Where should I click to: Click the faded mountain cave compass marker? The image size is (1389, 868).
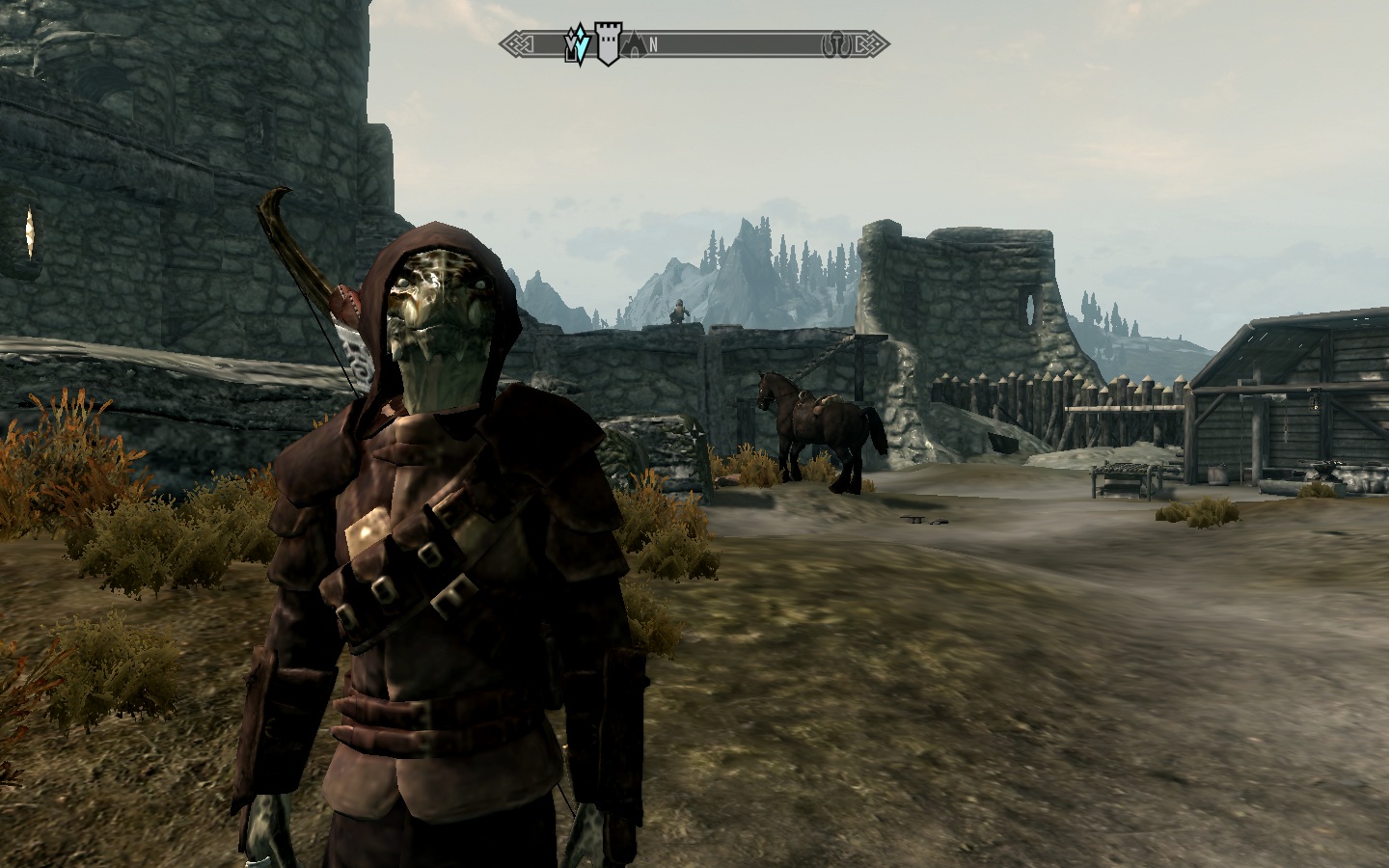tap(634, 44)
